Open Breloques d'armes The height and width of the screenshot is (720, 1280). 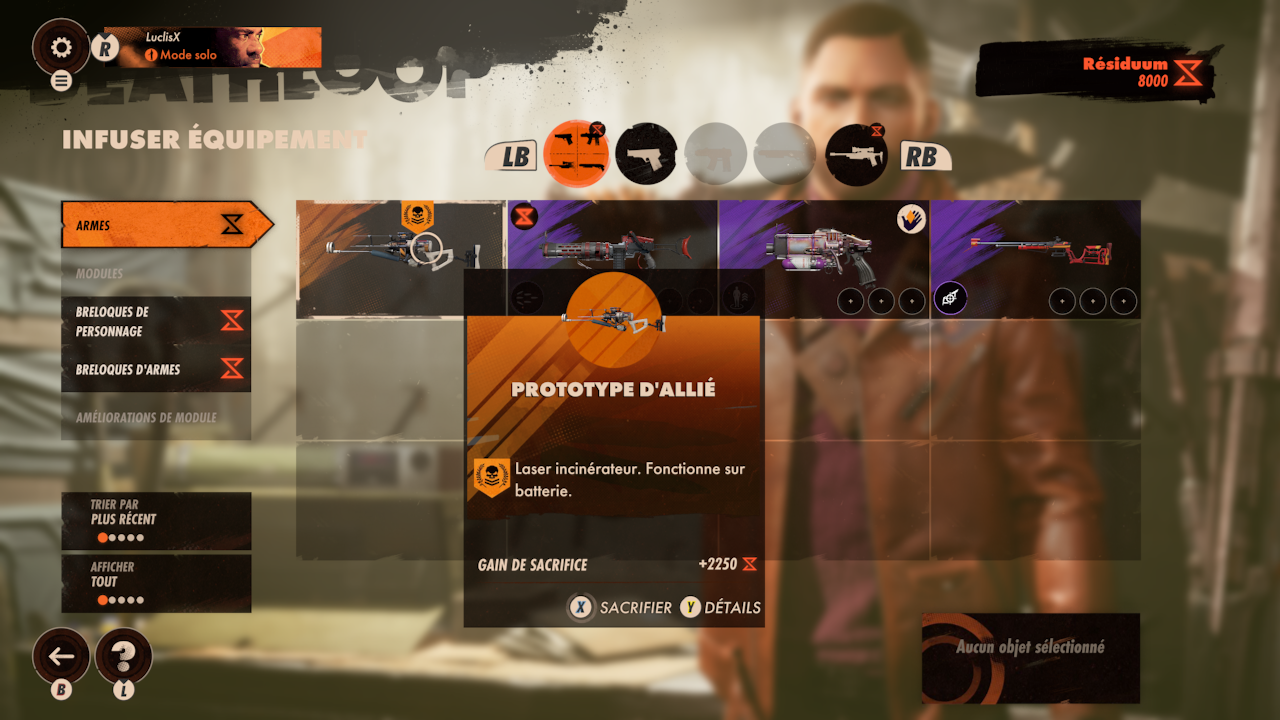pyautogui.click(x=156, y=369)
